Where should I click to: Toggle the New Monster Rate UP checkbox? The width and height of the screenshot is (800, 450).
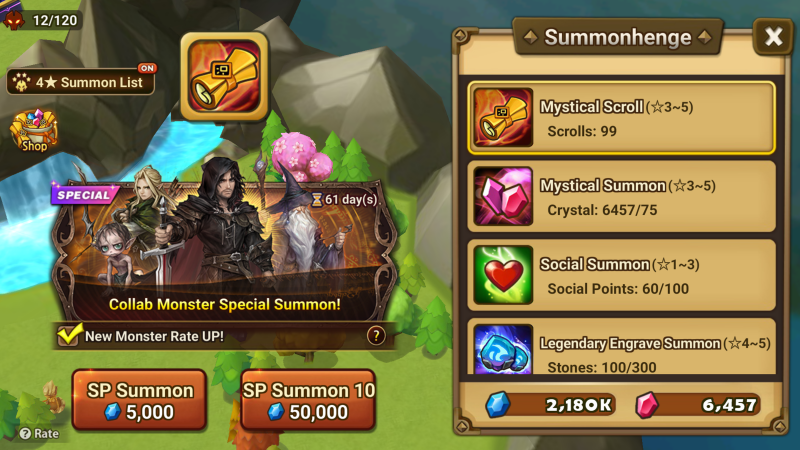pyautogui.click(x=68, y=336)
